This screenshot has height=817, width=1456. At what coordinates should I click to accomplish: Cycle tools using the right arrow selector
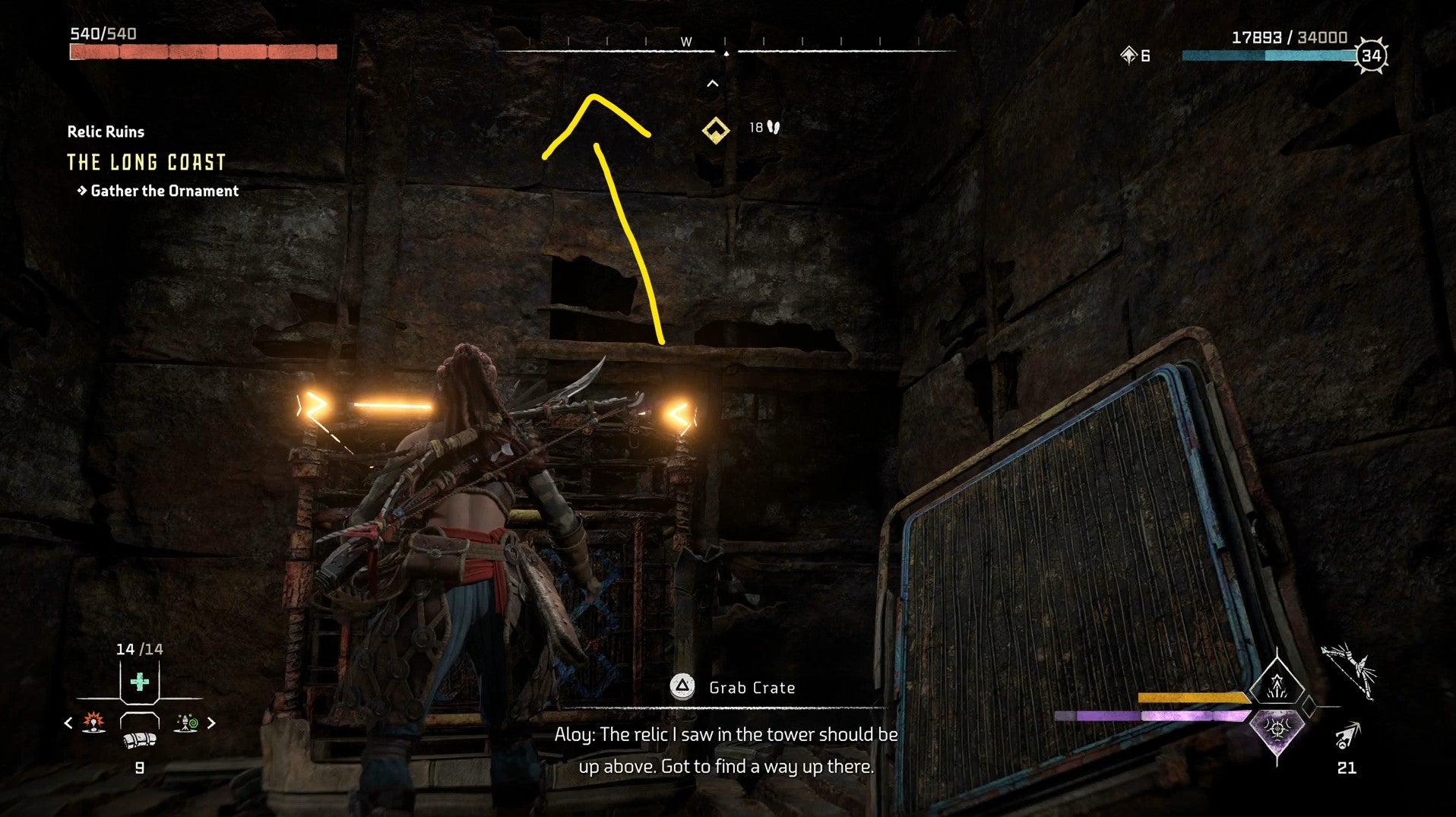coord(210,722)
